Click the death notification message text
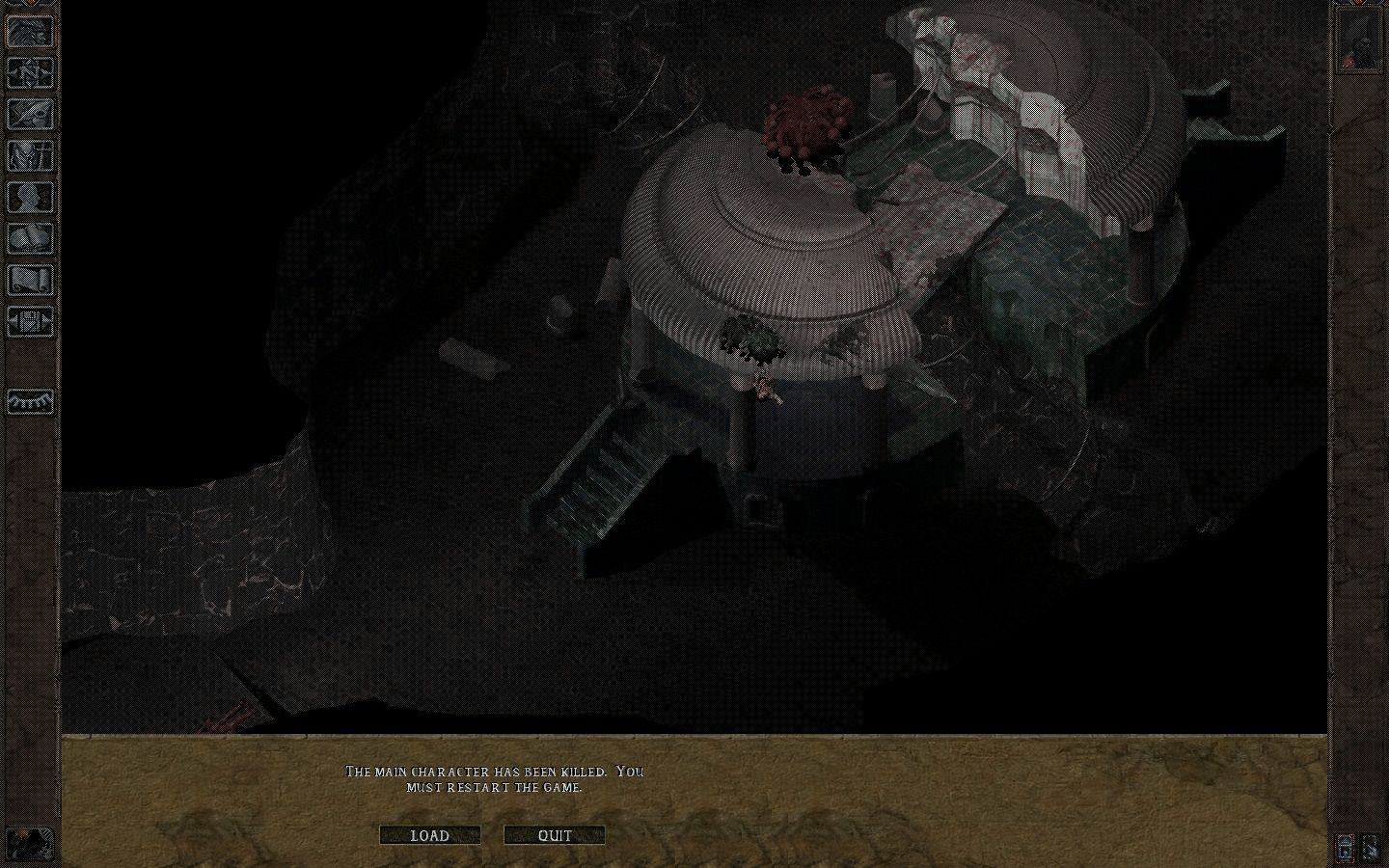 point(494,778)
